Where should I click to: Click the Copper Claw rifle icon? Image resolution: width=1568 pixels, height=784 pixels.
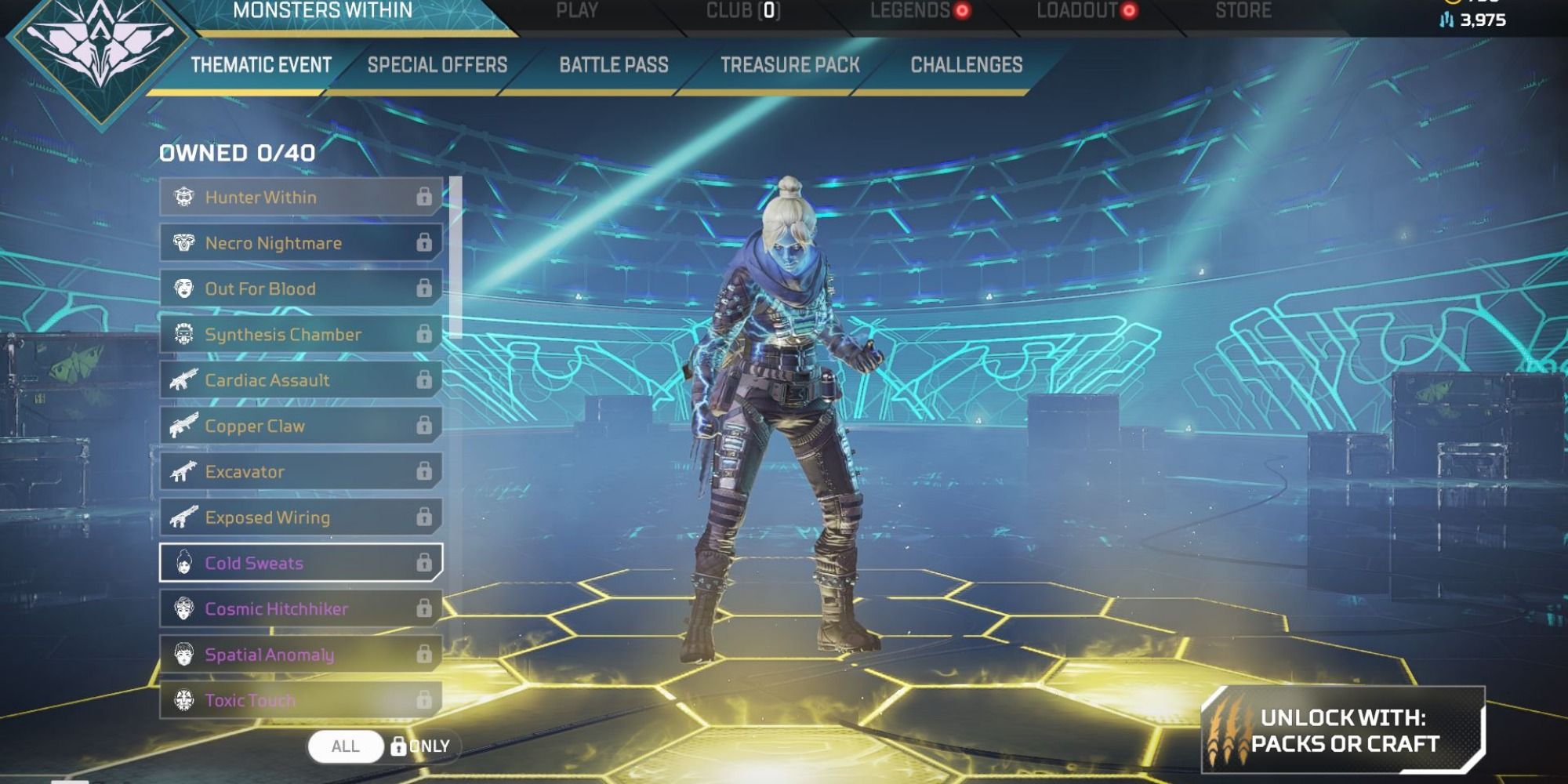pyautogui.click(x=183, y=426)
